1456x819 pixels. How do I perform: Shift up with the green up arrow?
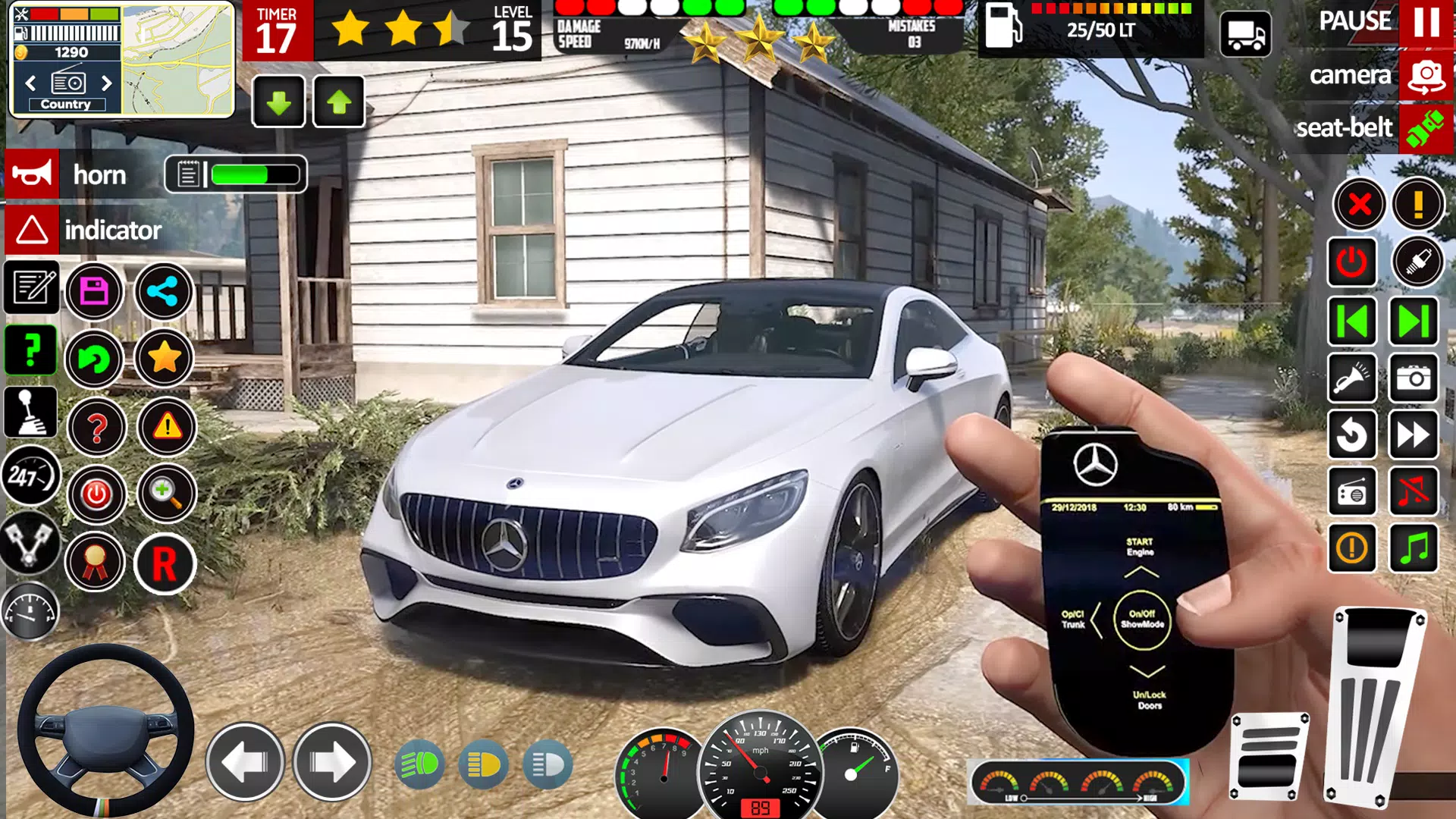pos(337,101)
